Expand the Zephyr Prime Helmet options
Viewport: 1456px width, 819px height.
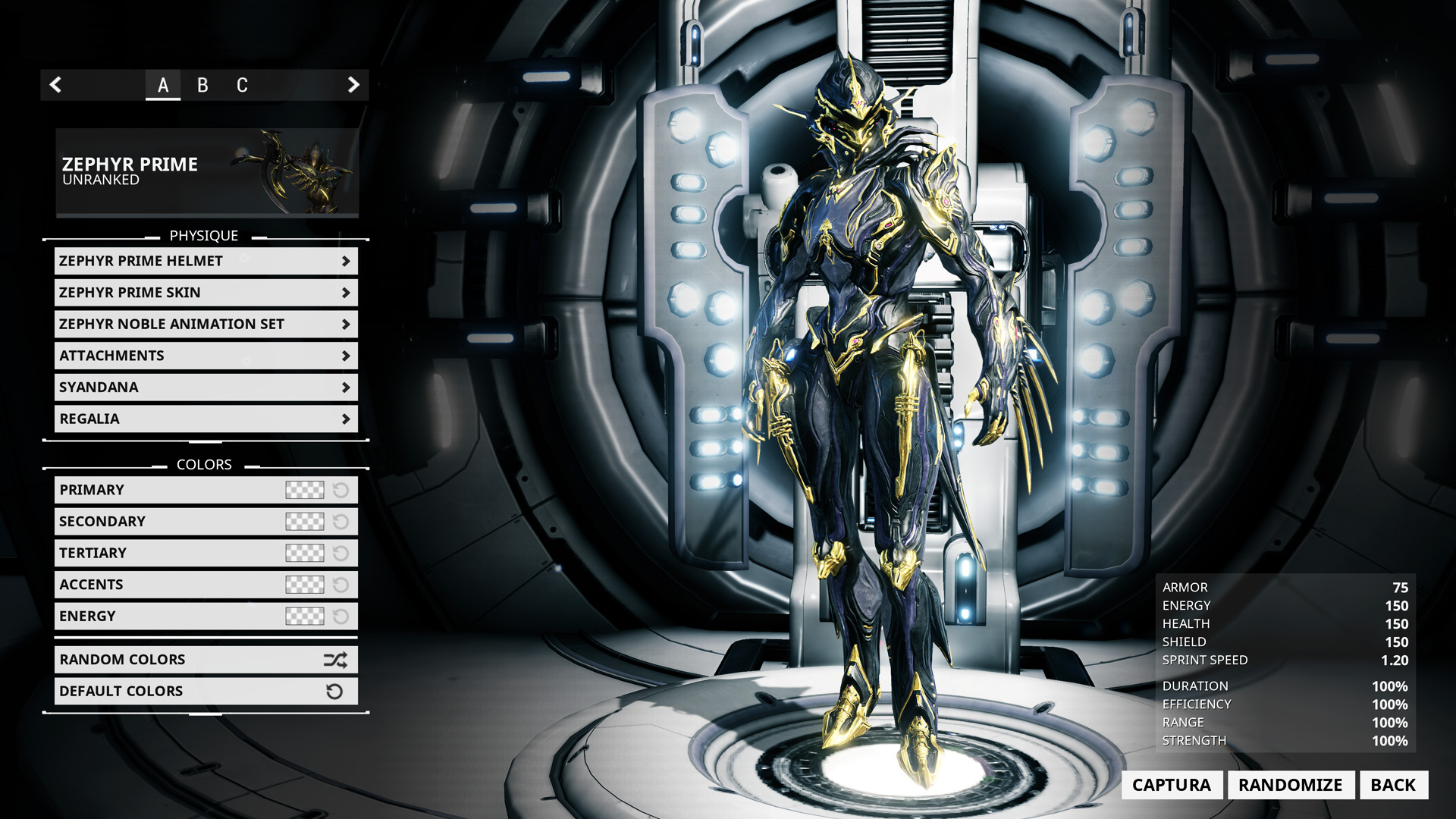coord(205,261)
